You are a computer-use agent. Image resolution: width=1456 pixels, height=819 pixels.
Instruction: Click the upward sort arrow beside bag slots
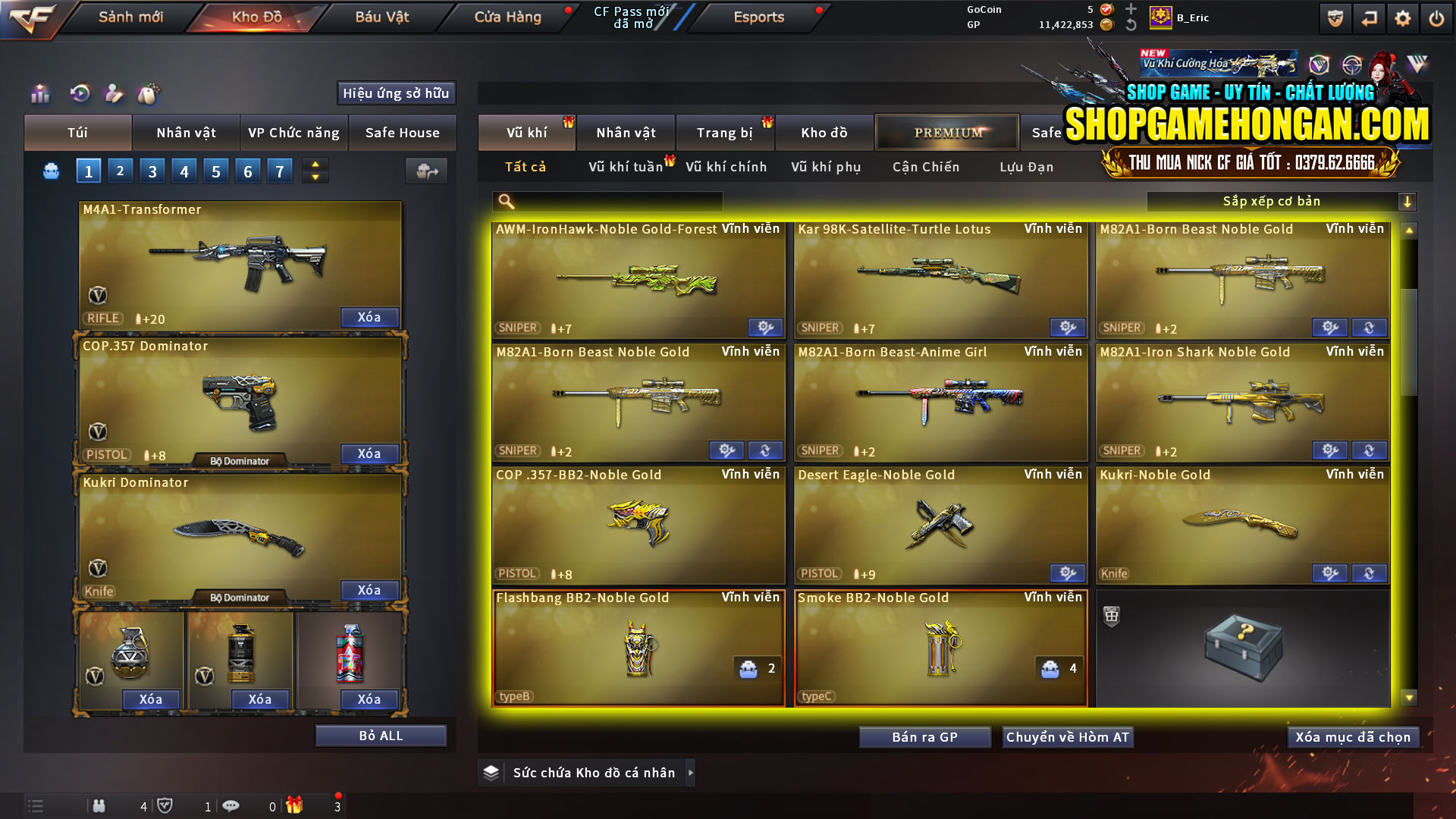pos(315,164)
